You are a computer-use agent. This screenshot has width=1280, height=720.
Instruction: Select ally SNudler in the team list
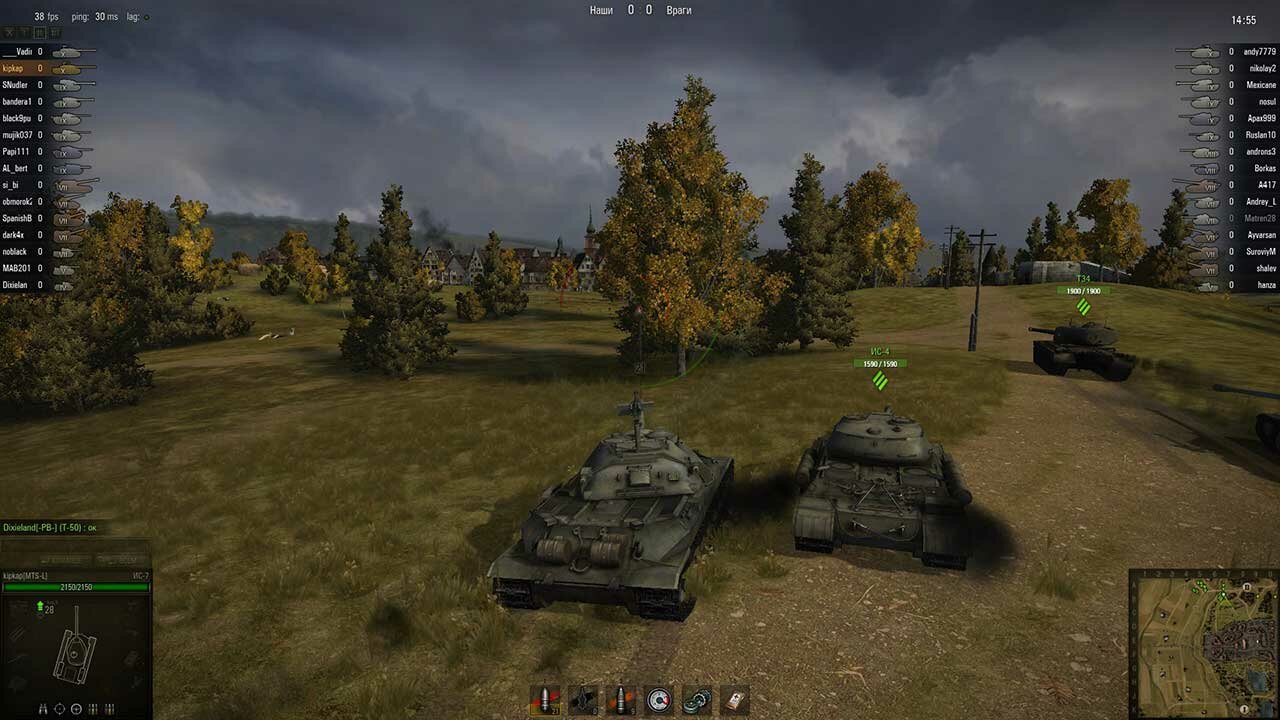pos(16,85)
